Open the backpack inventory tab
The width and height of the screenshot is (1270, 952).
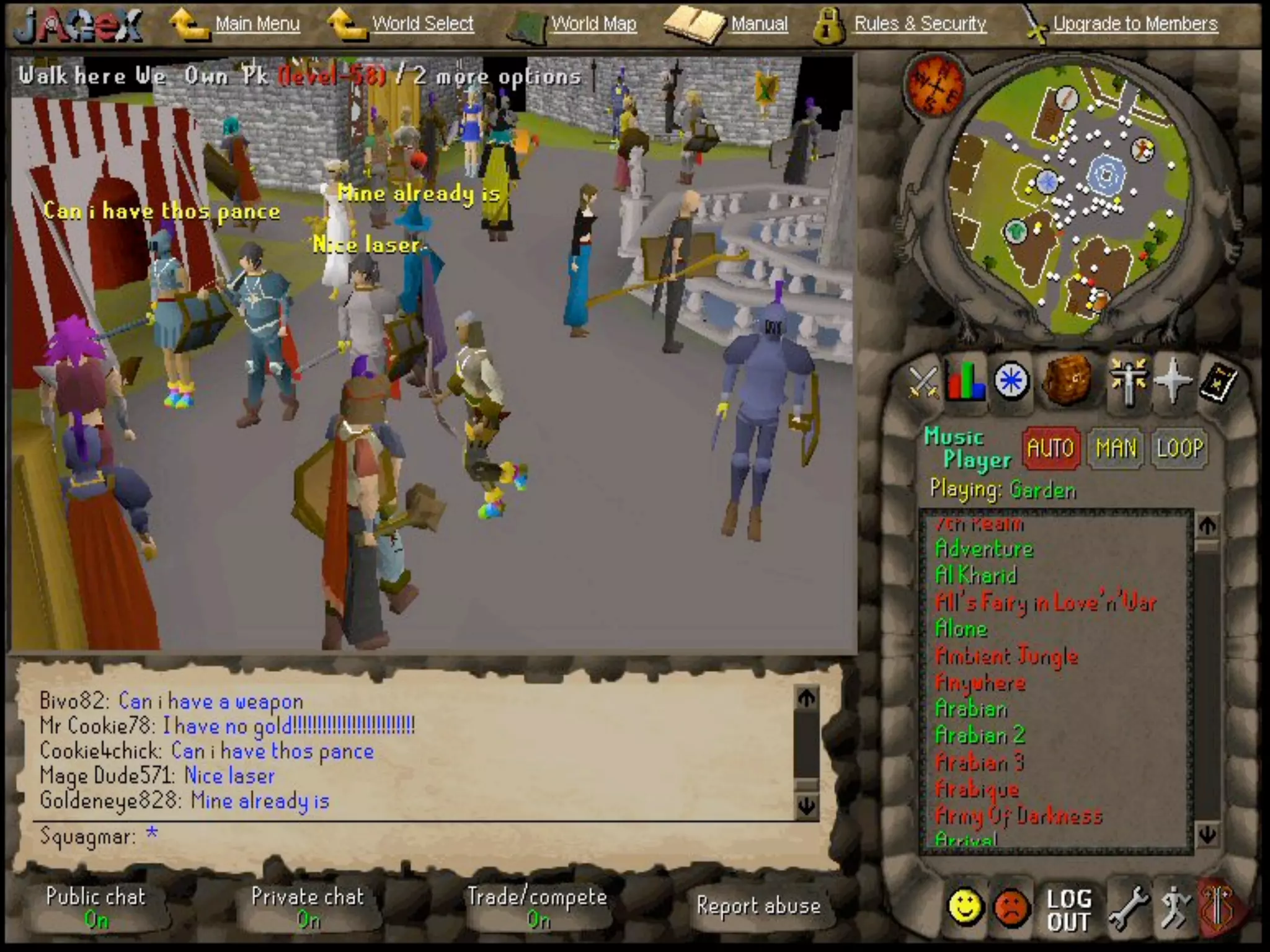[x=1067, y=379]
